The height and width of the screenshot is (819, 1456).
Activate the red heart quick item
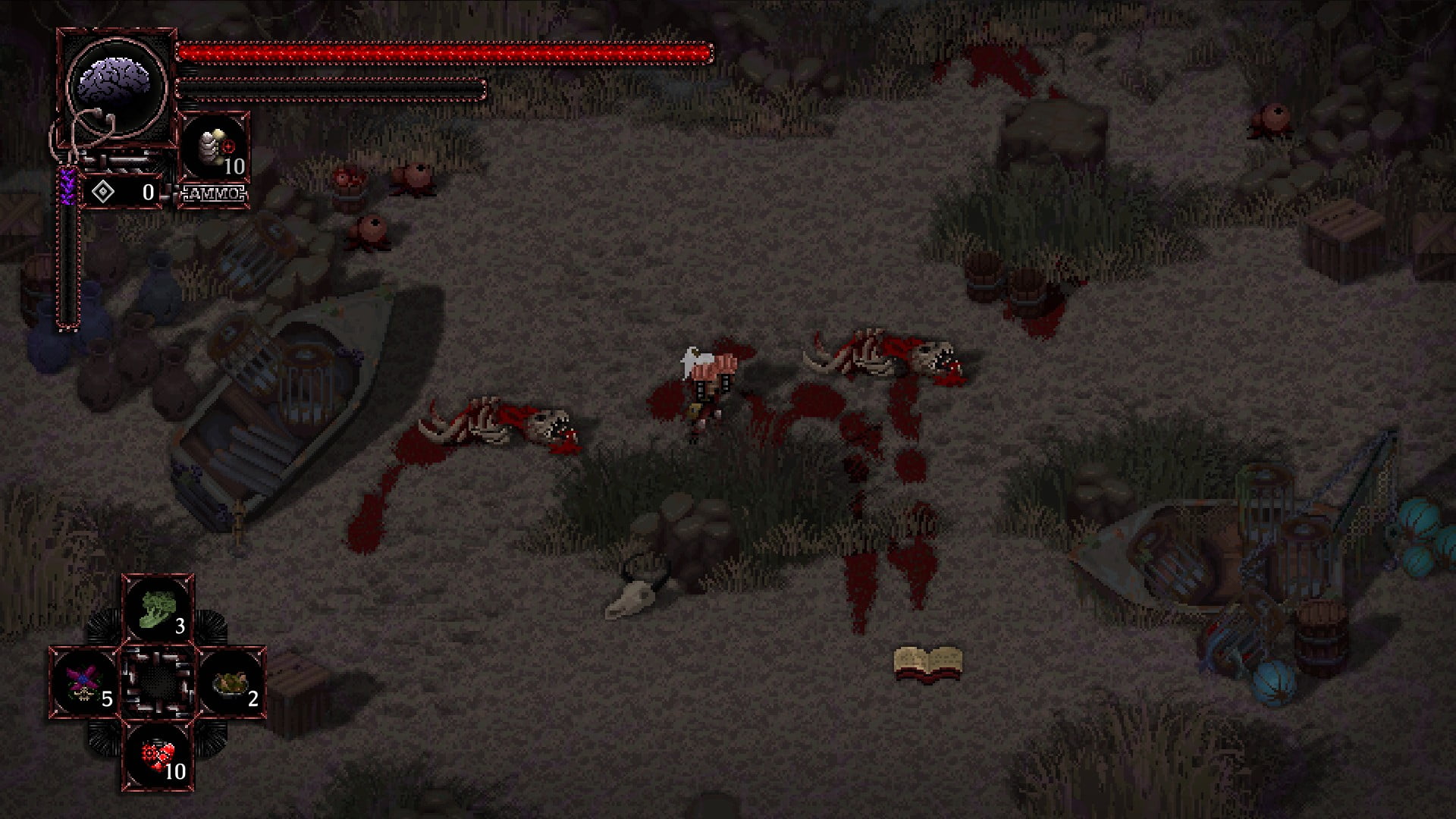point(158,755)
